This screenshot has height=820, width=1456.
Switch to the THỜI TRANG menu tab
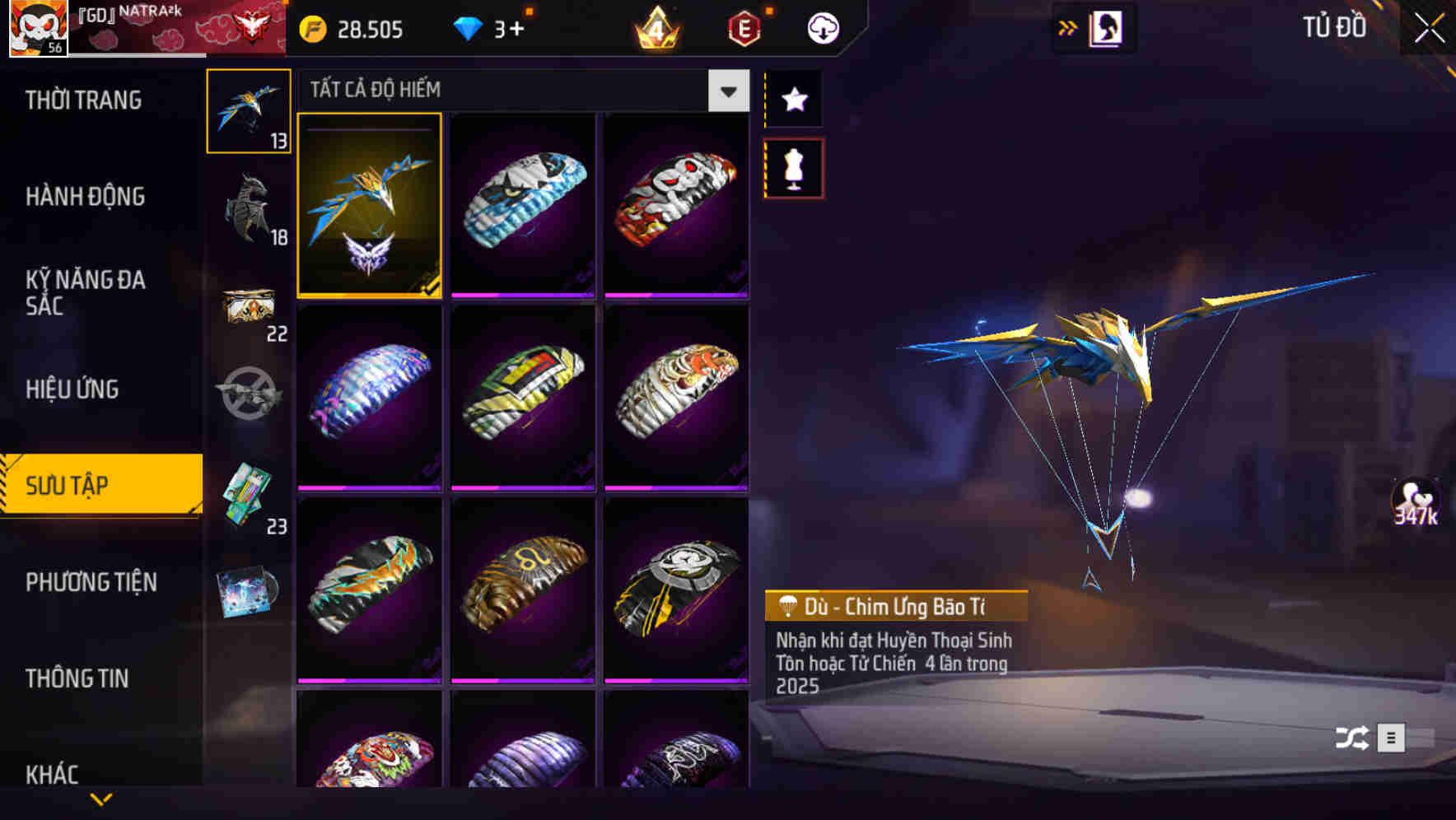(85, 100)
